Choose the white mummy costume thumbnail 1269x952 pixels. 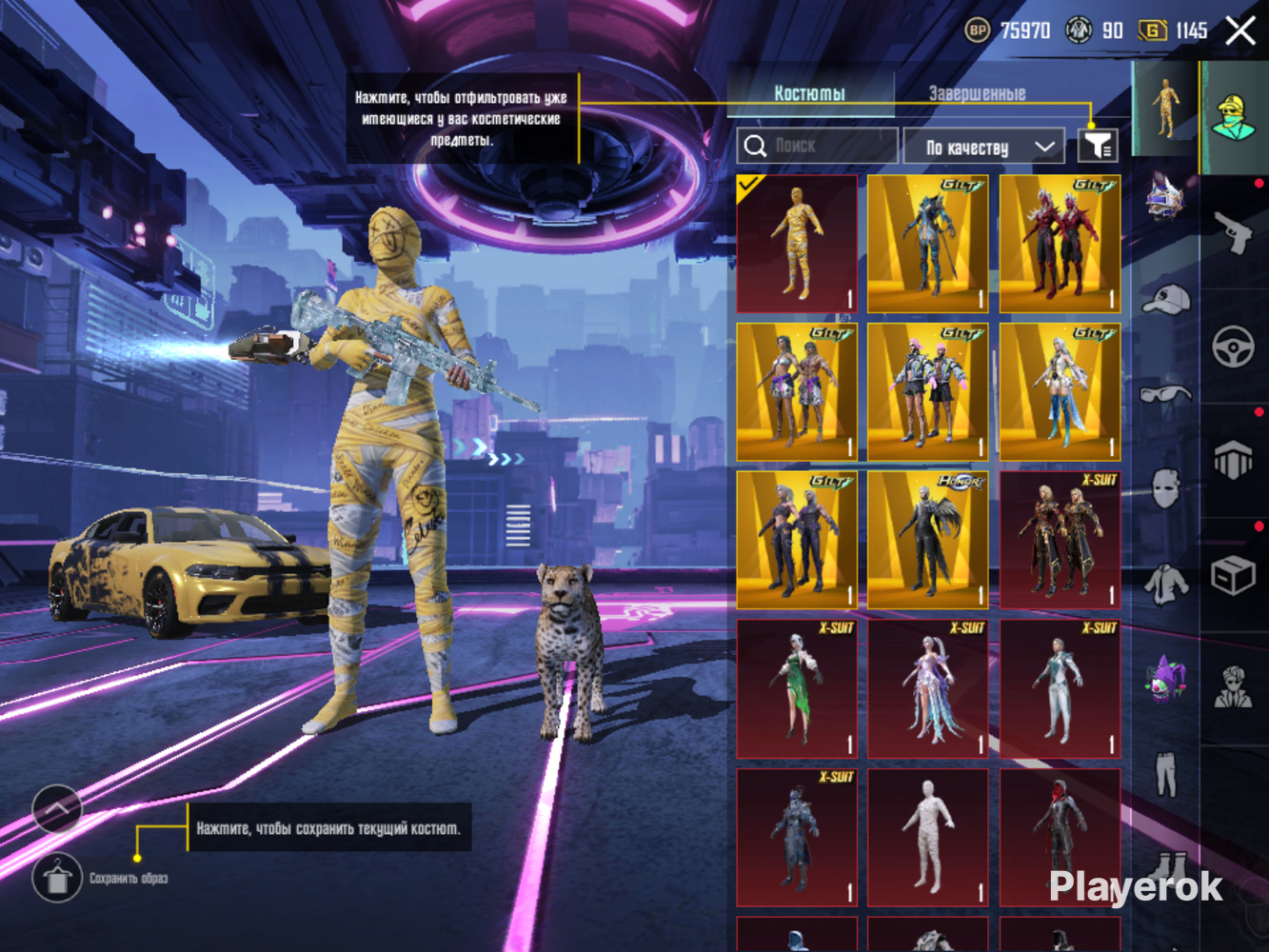[x=928, y=837]
